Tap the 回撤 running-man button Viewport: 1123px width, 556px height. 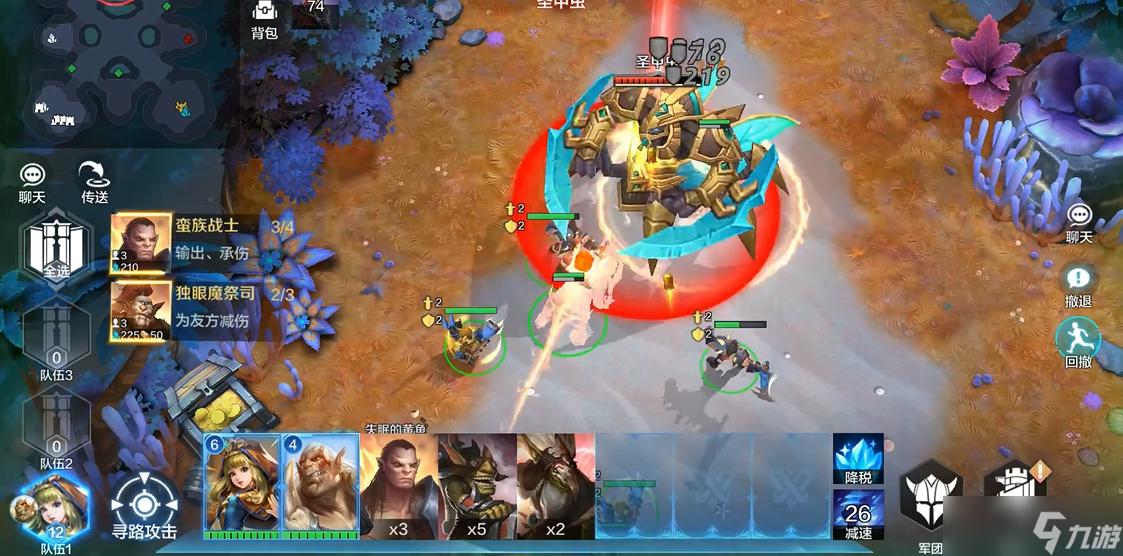point(1078,343)
